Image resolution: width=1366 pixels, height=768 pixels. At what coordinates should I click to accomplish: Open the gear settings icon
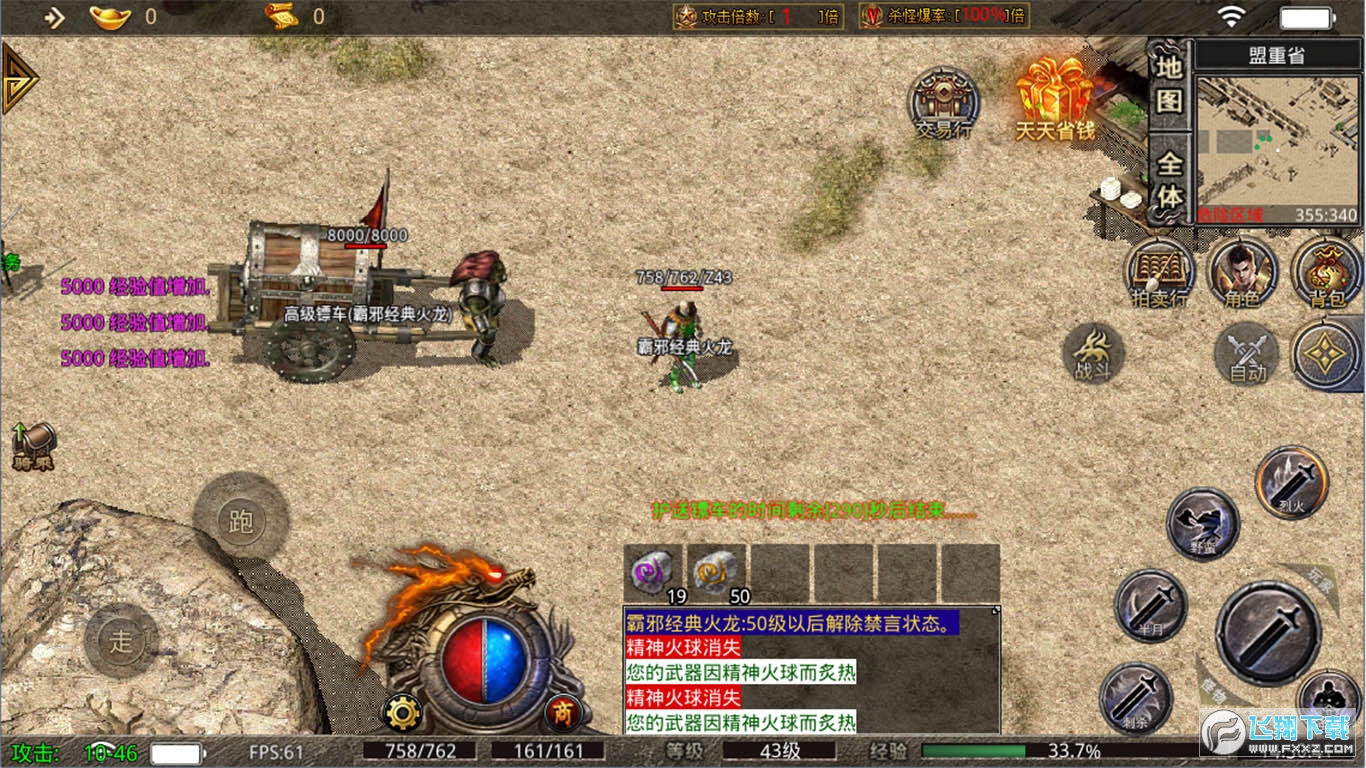402,713
